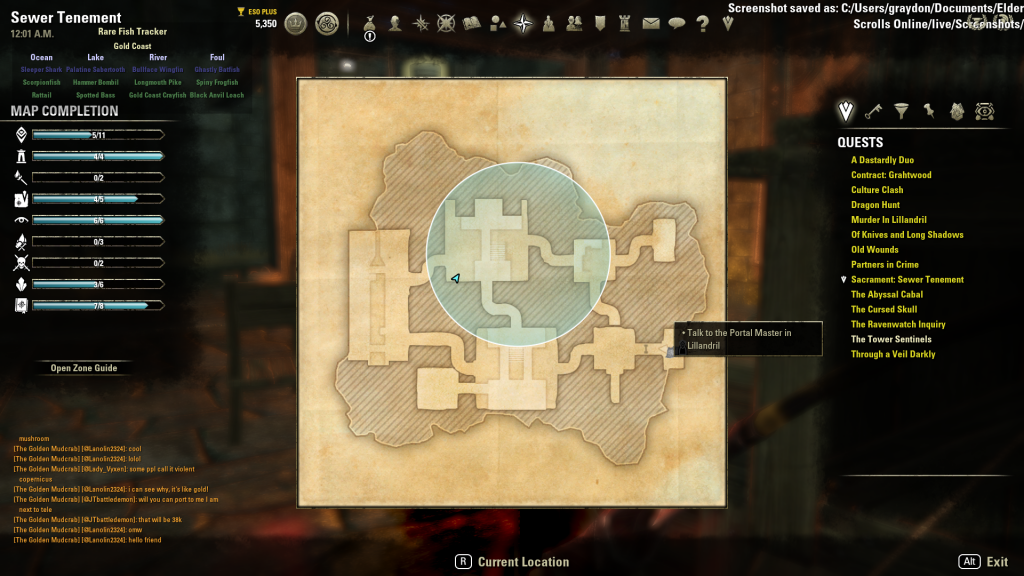Viewport: 1024px width, 576px height.
Task: Open the Crown Store crown icon
Action: click(x=295, y=23)
